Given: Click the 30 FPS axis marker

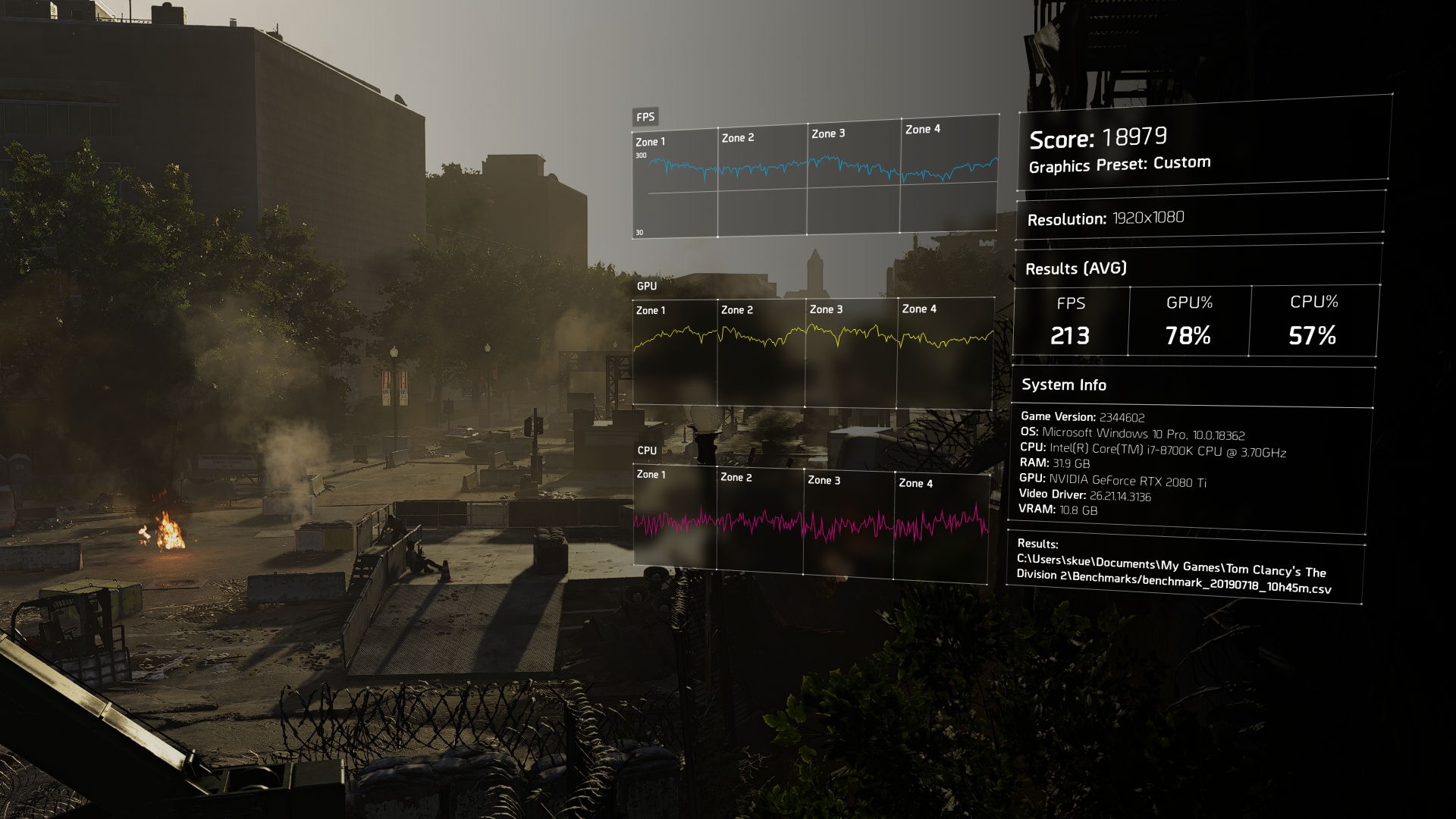Looking at the screenshot, I should coord(639,231).
